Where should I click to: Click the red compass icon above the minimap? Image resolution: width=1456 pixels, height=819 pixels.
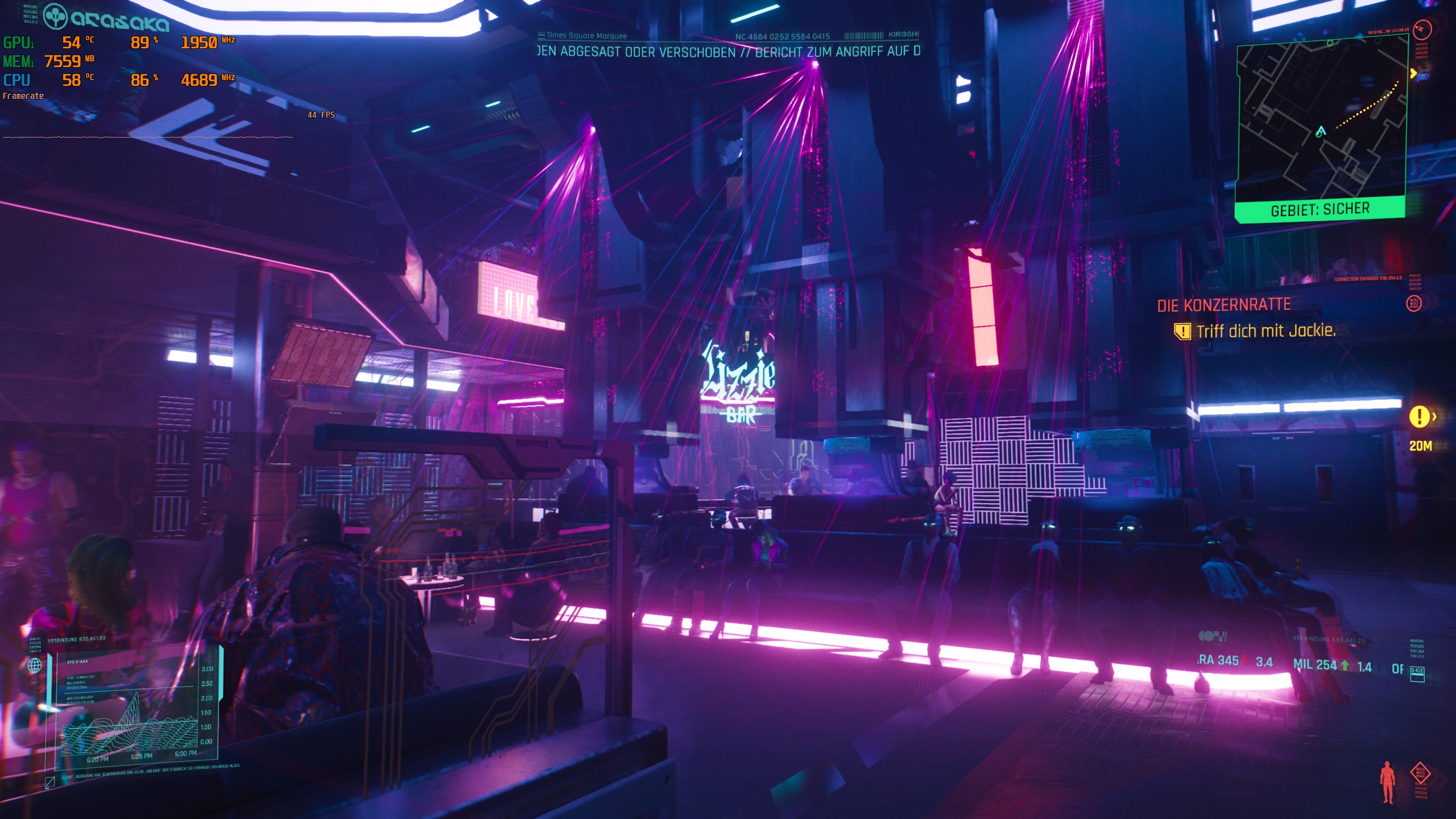coord(1422,30)
